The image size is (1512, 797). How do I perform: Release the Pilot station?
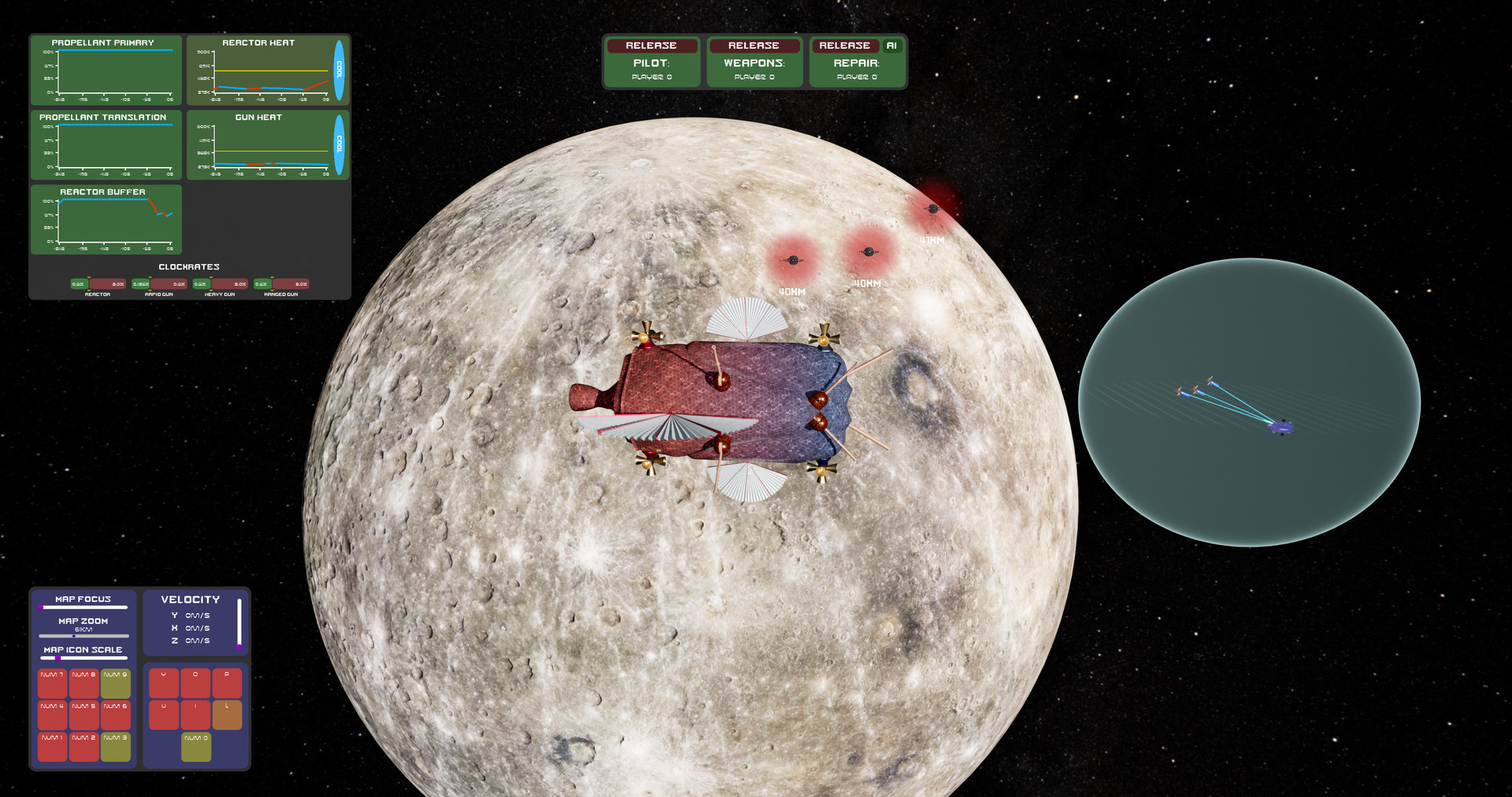coord(652,46)
